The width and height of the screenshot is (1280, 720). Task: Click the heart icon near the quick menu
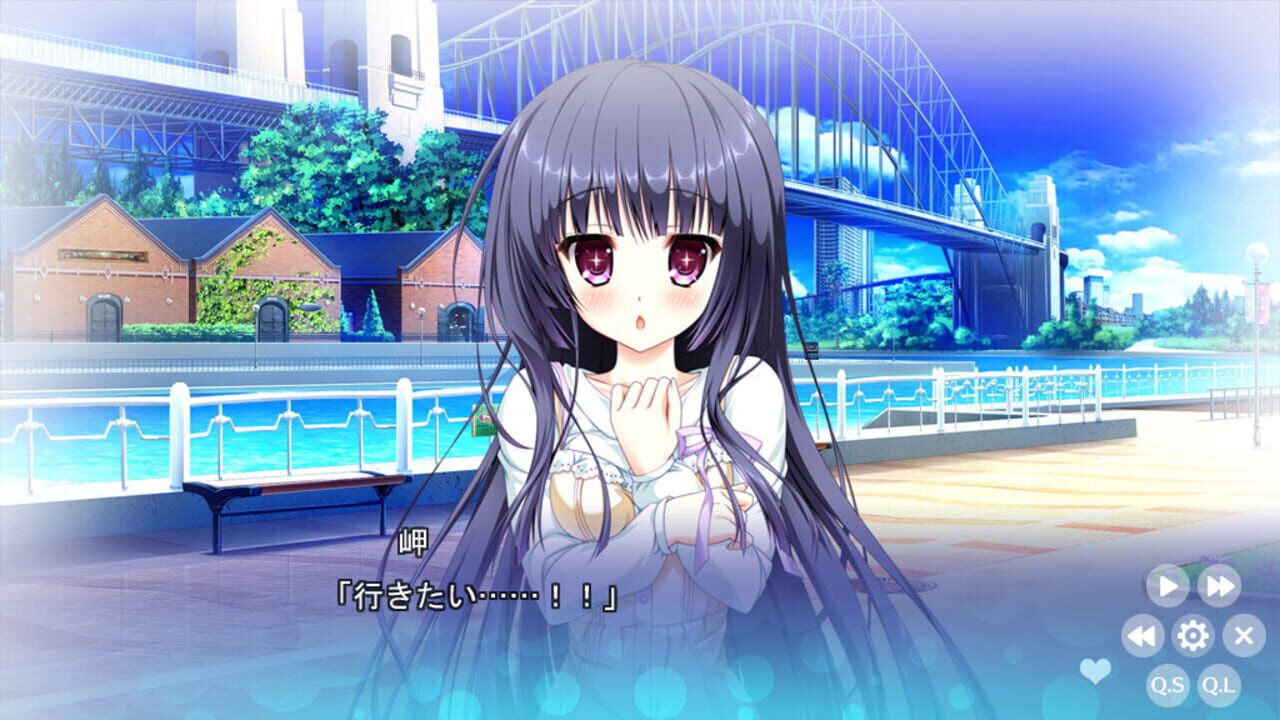point(1097,673)
